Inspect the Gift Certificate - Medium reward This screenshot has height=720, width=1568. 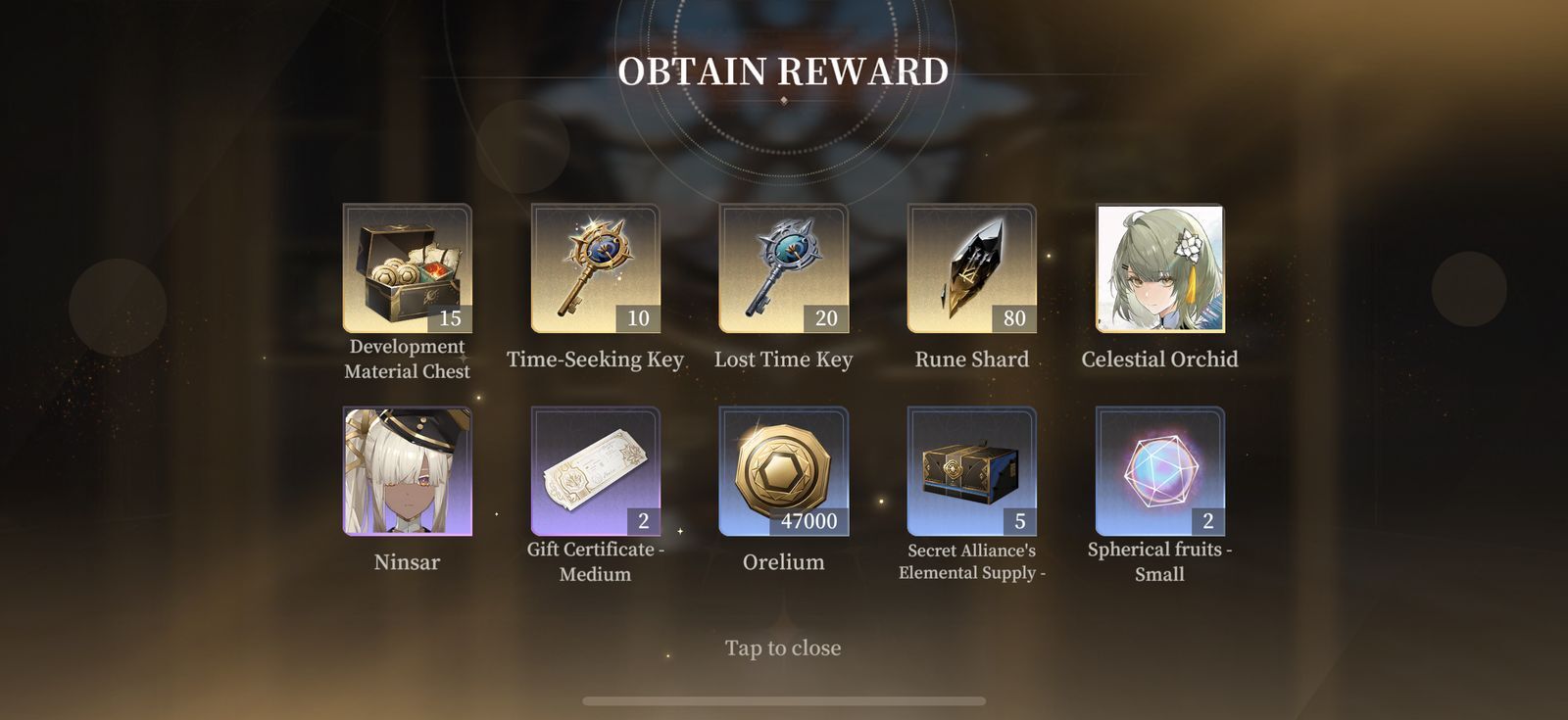point(595,471)
